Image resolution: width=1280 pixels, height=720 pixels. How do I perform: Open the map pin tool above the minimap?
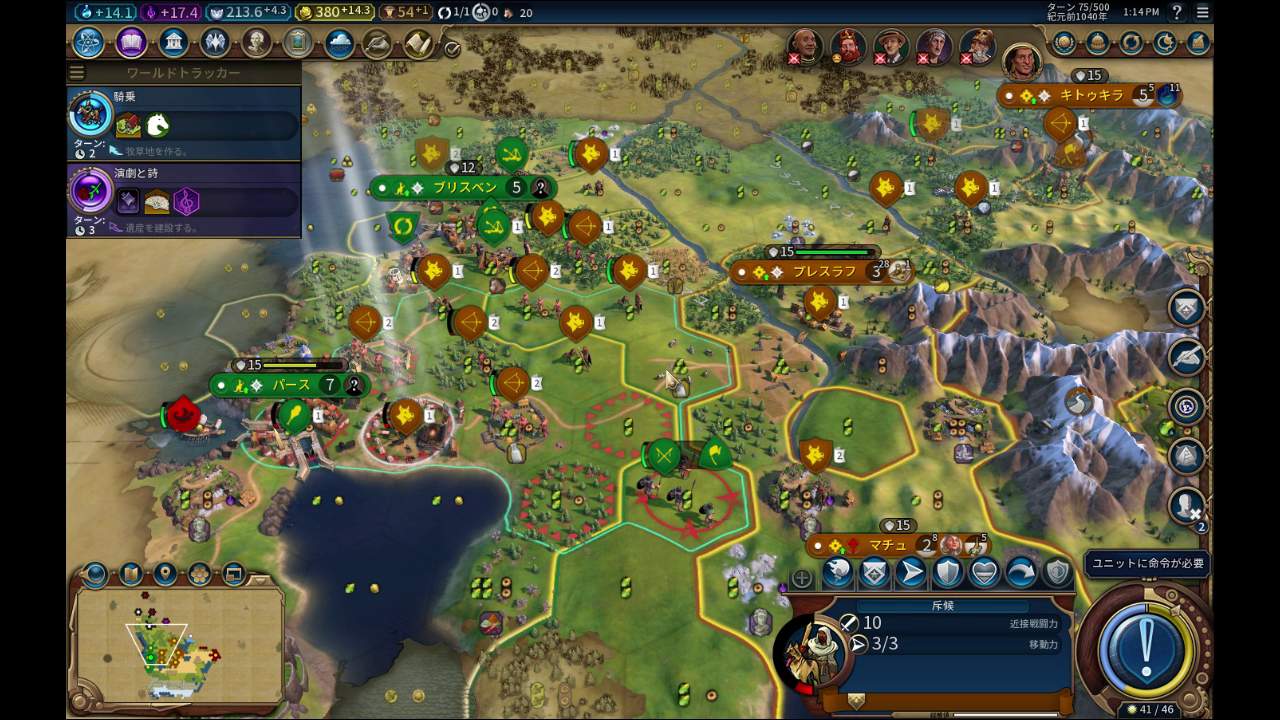[x=165, y=574]
